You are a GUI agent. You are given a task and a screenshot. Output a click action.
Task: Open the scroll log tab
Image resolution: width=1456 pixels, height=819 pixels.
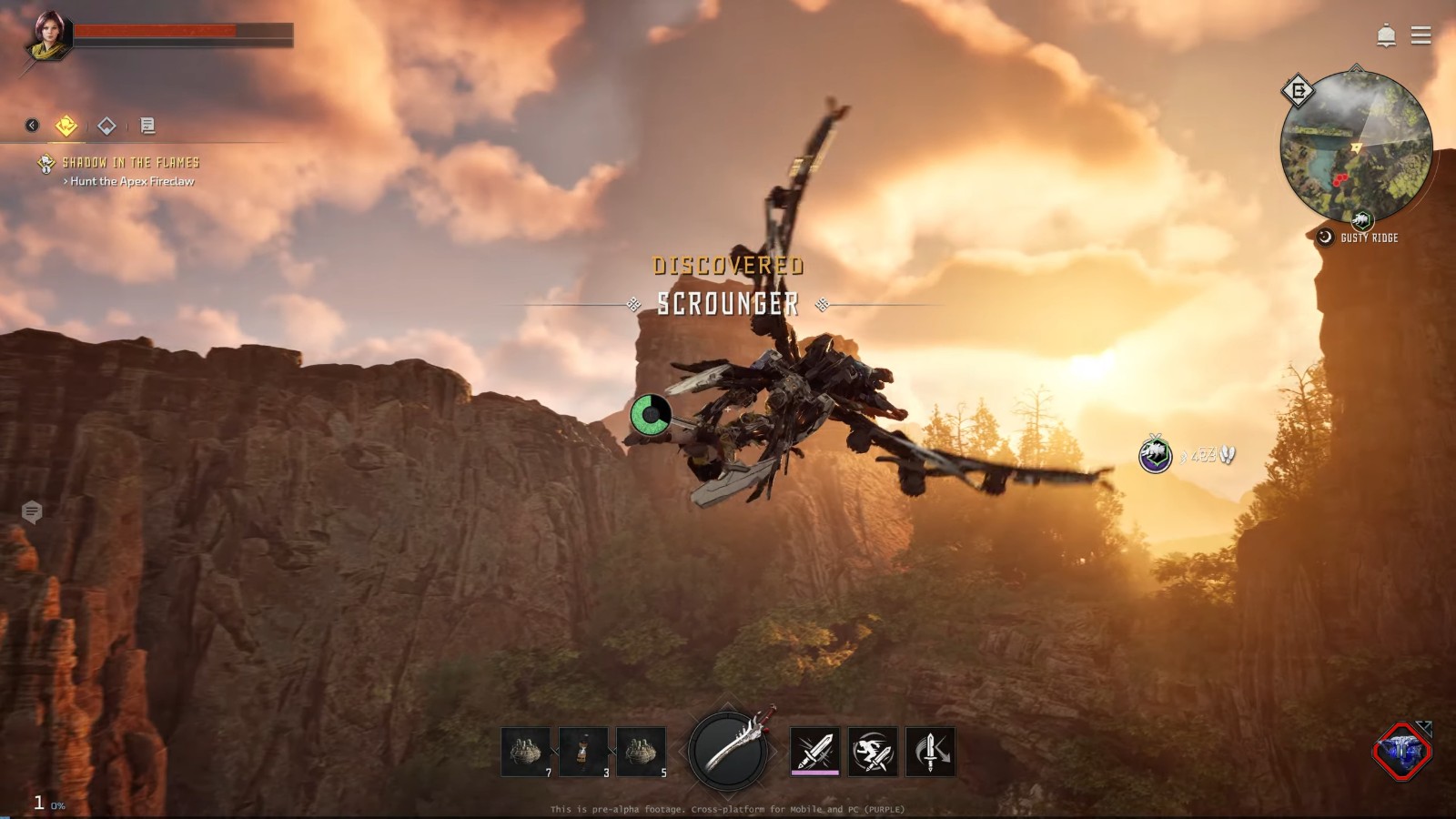coord(147,126)
